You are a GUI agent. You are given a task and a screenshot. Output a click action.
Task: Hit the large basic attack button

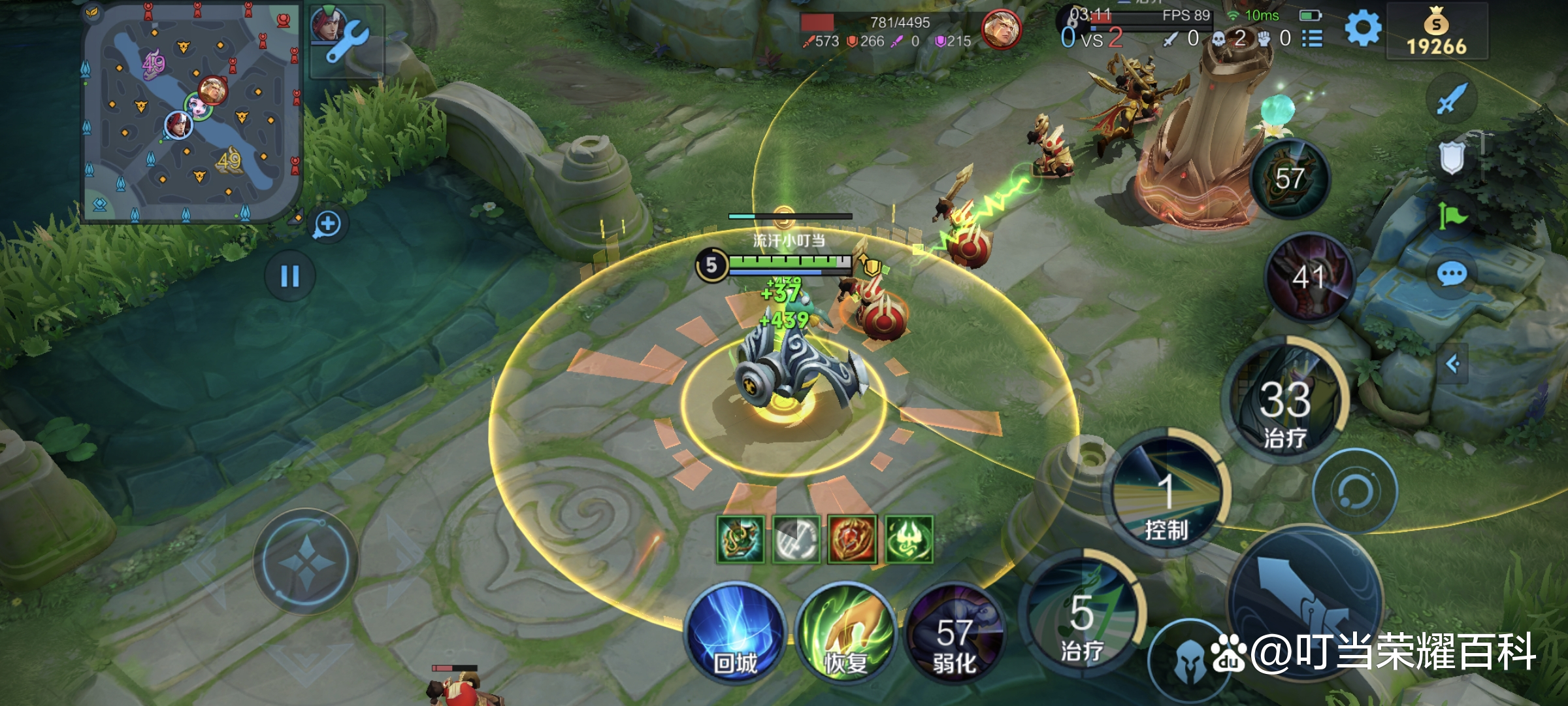[1305, 601]
